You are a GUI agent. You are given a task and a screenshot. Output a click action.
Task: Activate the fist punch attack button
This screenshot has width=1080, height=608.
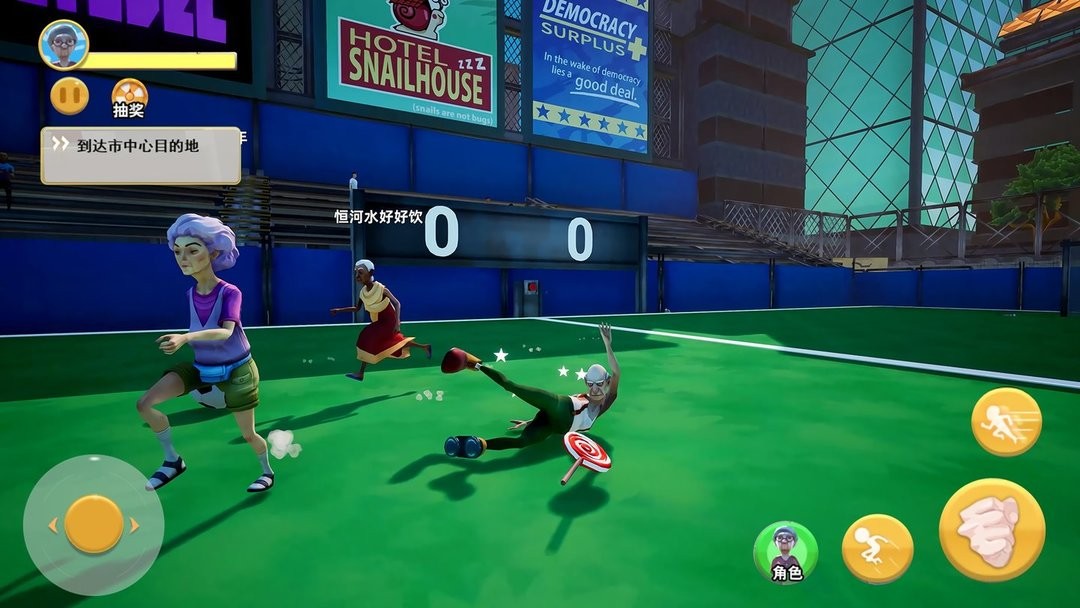(991, 529)
